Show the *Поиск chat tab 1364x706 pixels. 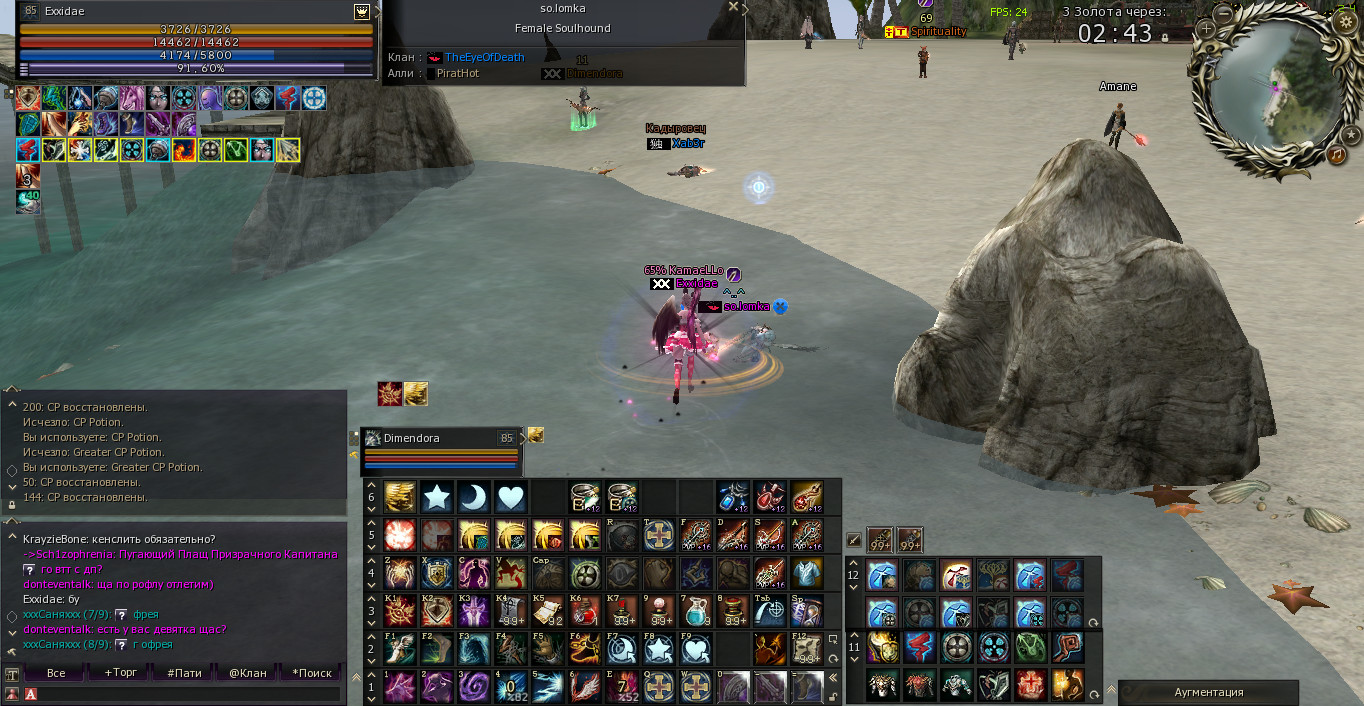click(x=312, y=673)
